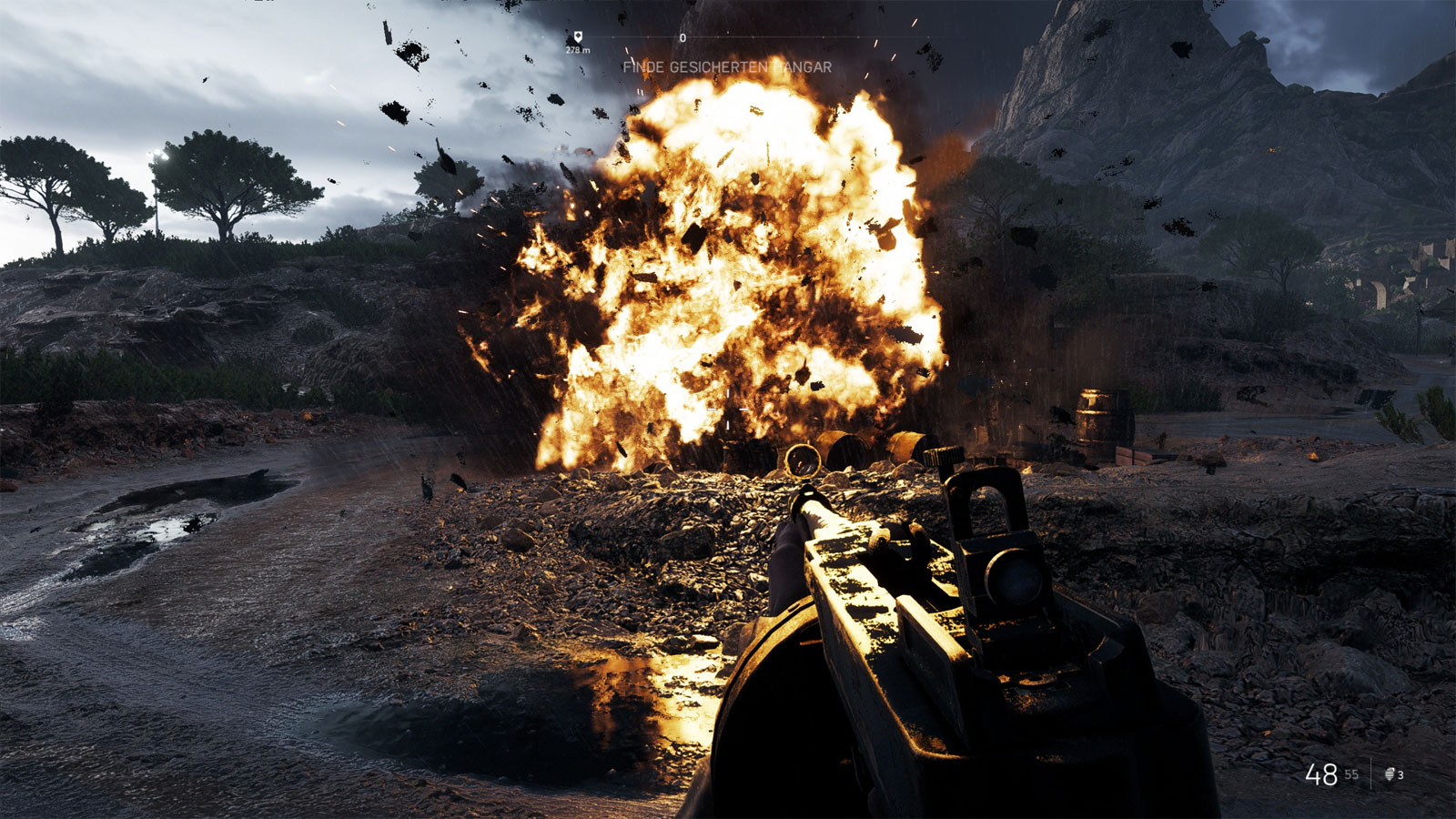Click the reserve ammo count 55

point(1352,774)
